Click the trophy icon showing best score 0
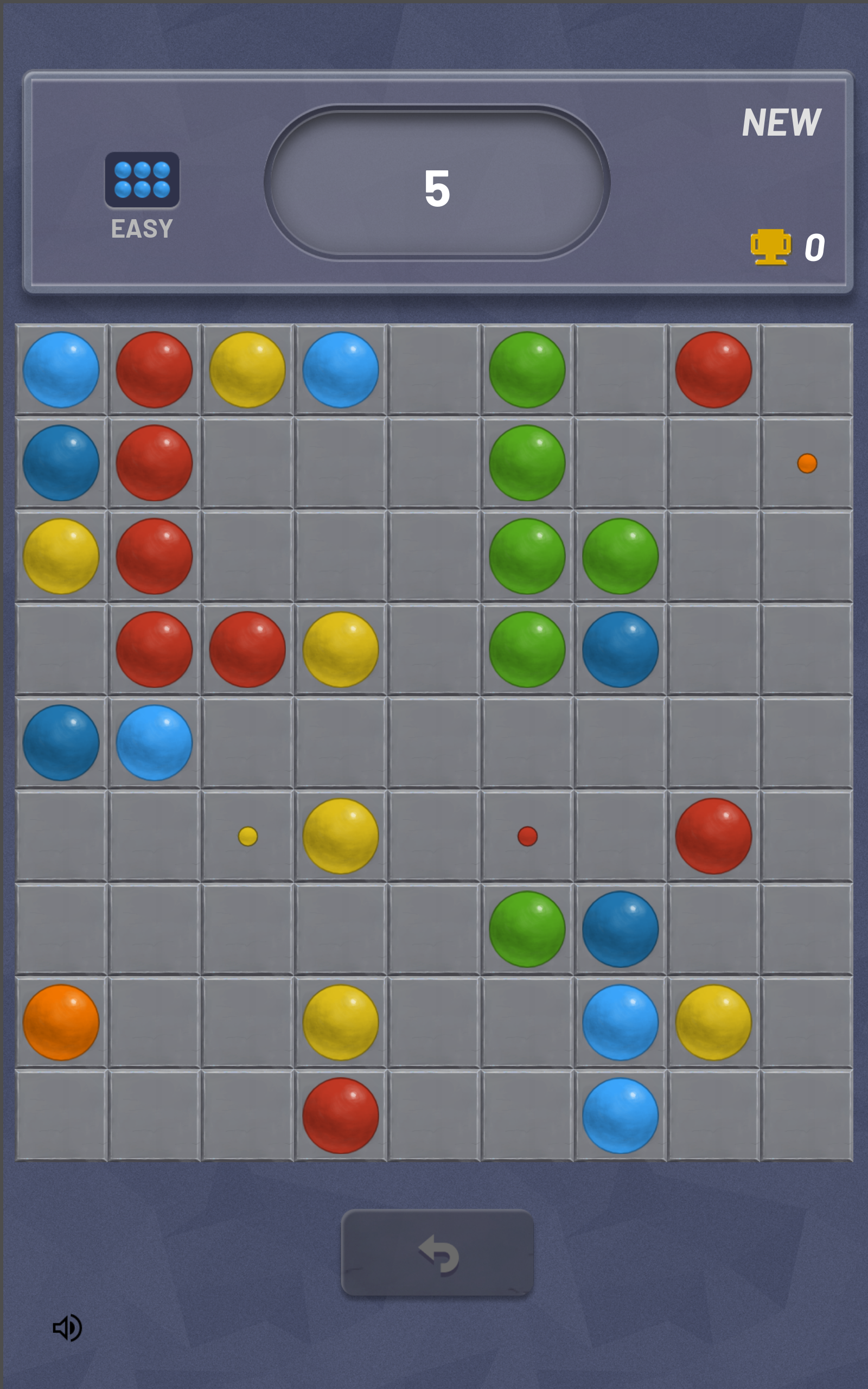The image size is (868, 1389). point(770,249)
